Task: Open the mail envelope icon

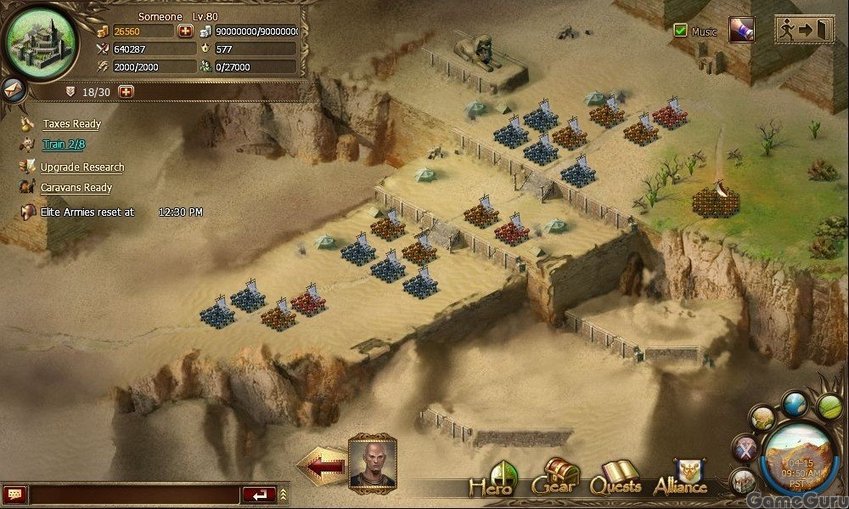Action: click(x=12, y=89)
